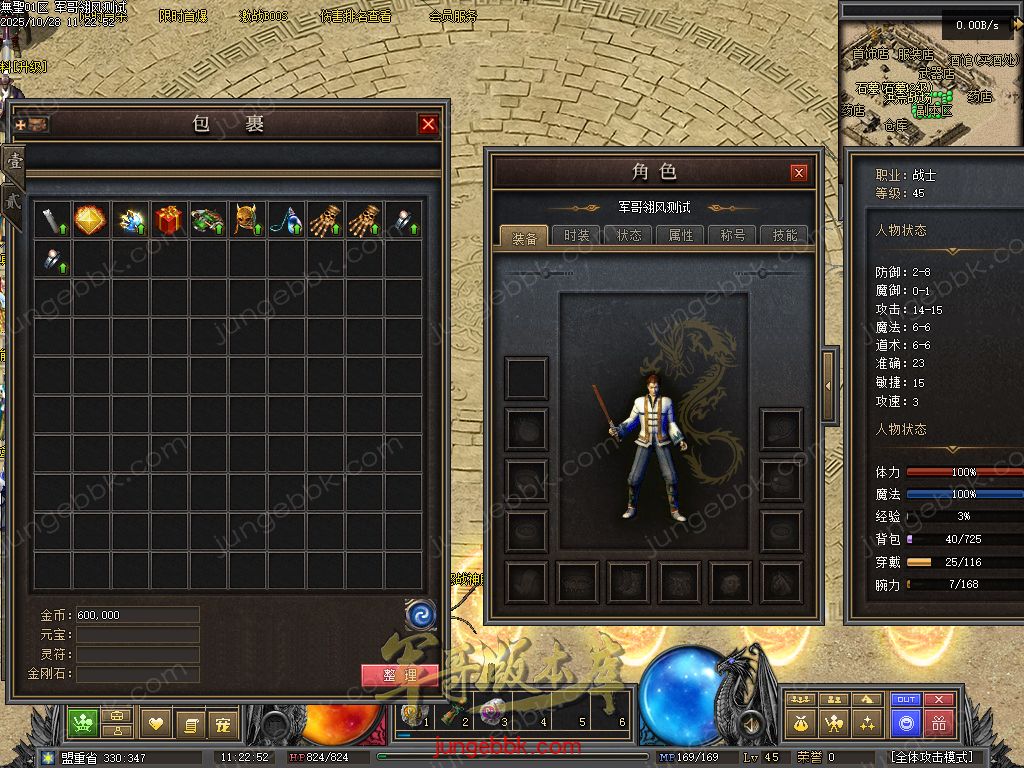Select the green bracelet item
Viewport: 1024px width, 768px height.
tap(208, 220)
